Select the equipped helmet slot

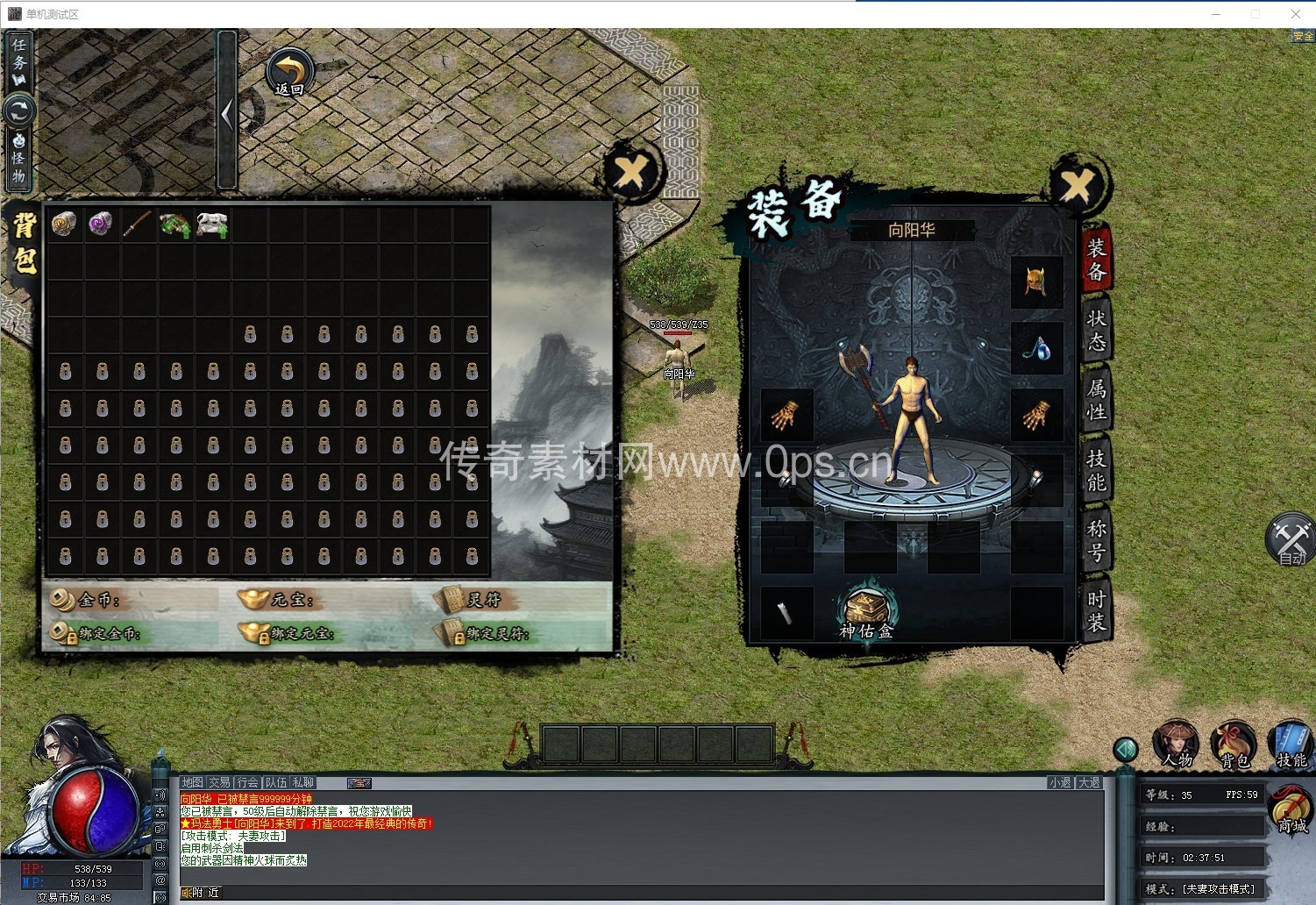tap(1036, 282)
